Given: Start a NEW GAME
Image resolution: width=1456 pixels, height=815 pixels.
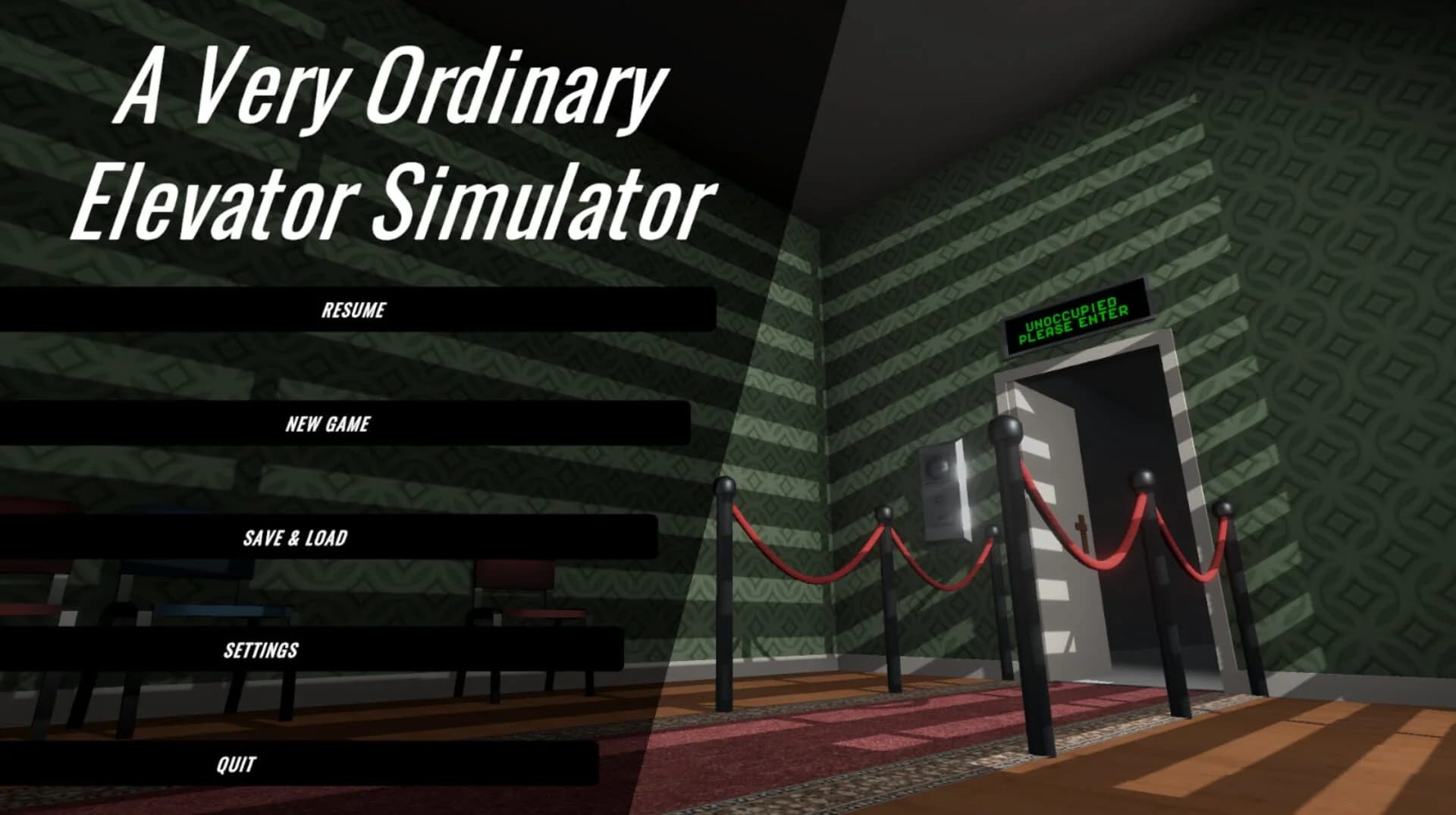Looking at the screenshot, I should click(x=328, y=424).
